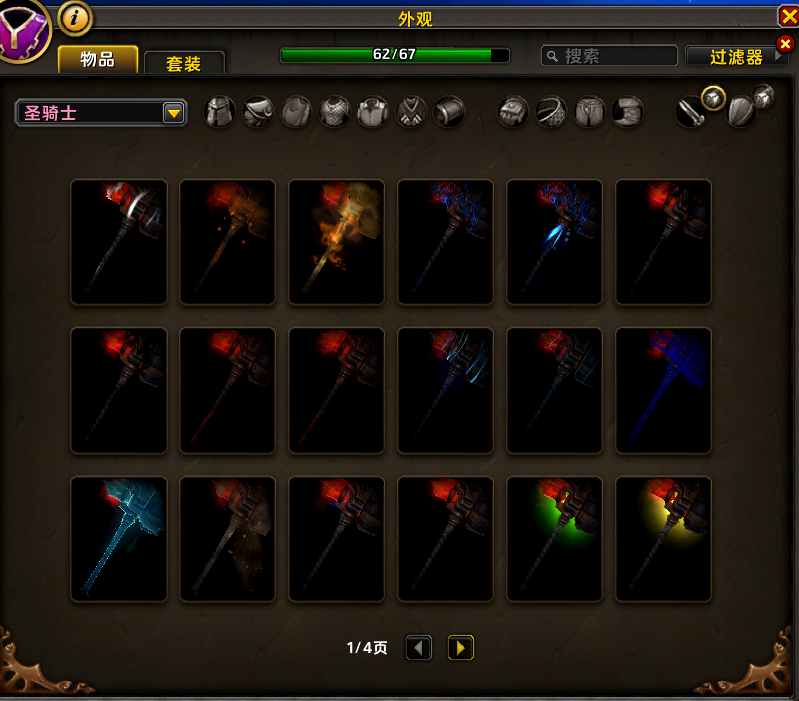Click the 搜索 search box

click(608, 56)
